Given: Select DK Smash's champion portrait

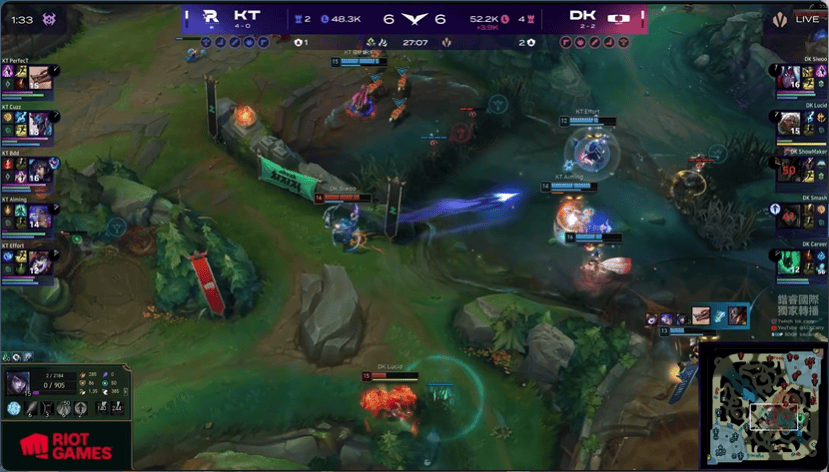Looking at the screenshot, I should click(789, 216).
